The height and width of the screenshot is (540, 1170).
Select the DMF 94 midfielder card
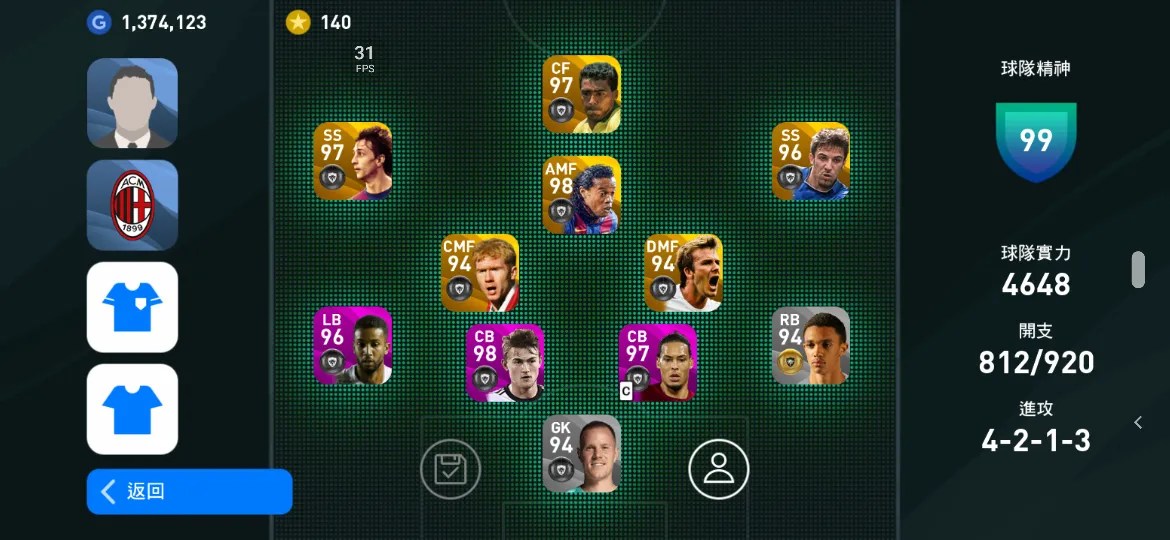(684, 273)
